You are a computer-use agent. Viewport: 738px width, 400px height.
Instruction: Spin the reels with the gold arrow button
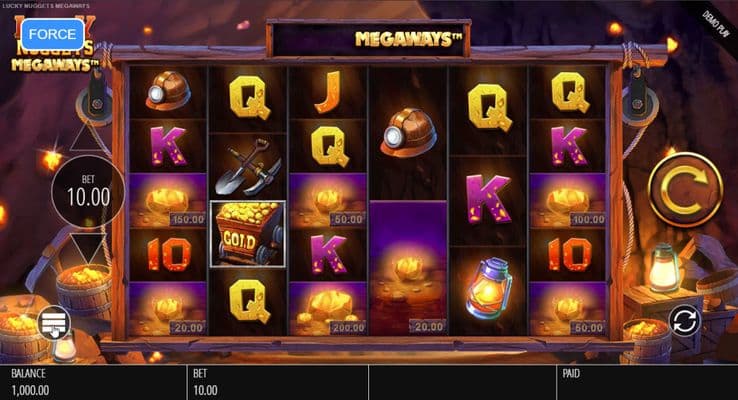685,187
